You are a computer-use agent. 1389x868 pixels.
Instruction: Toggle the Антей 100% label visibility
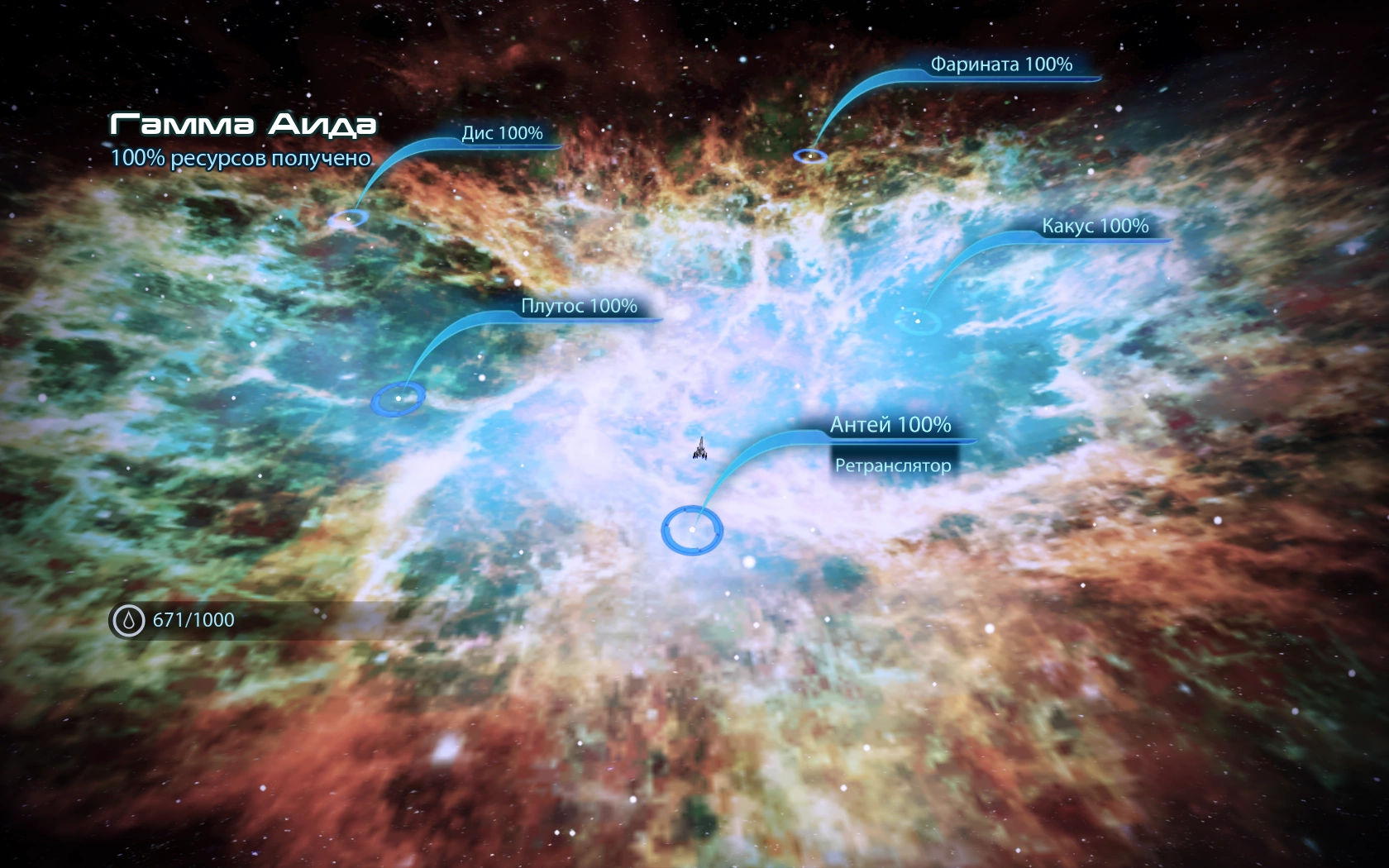click(890, 427)
